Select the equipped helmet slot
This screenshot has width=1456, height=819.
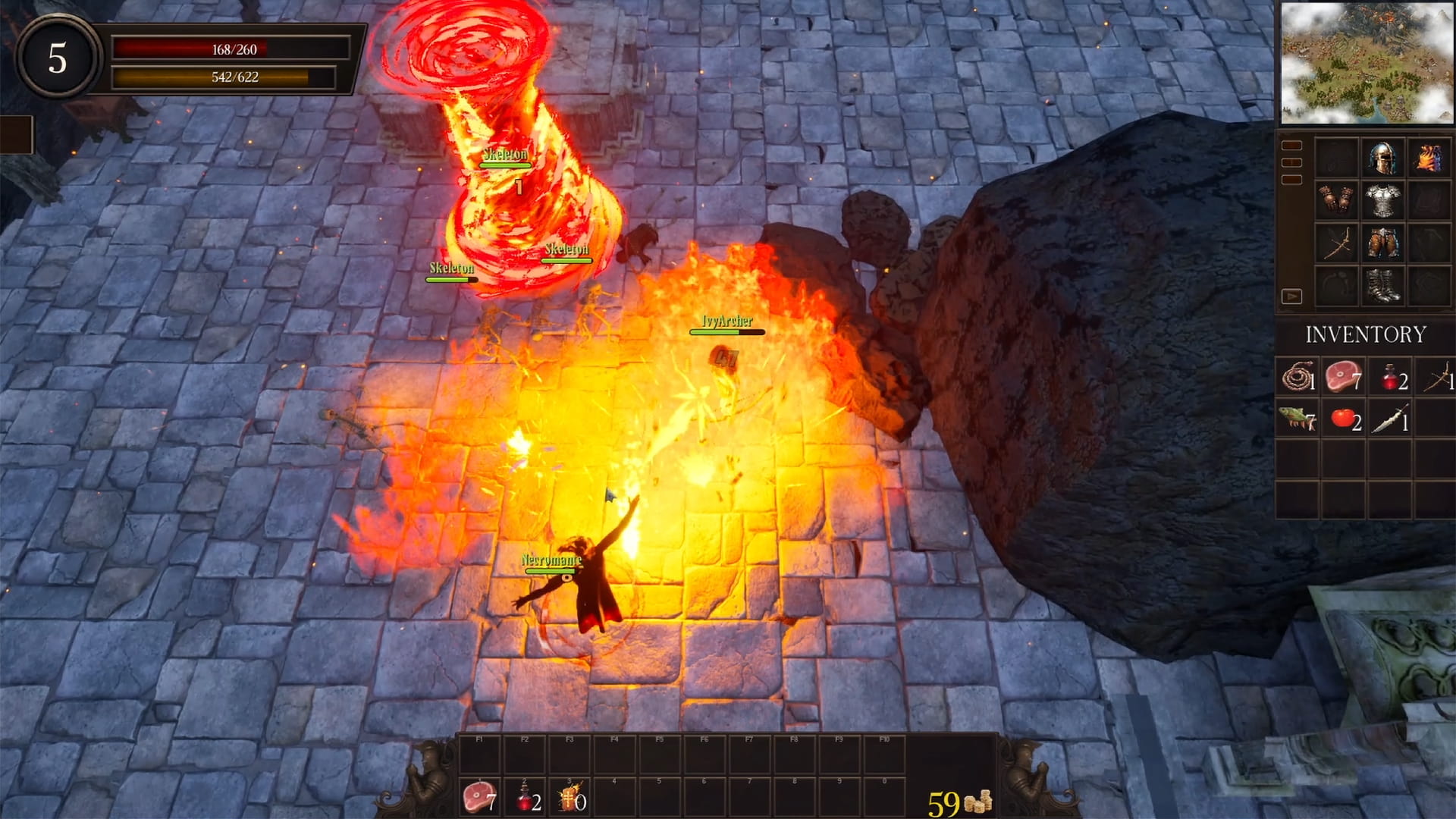[1382, 158]
